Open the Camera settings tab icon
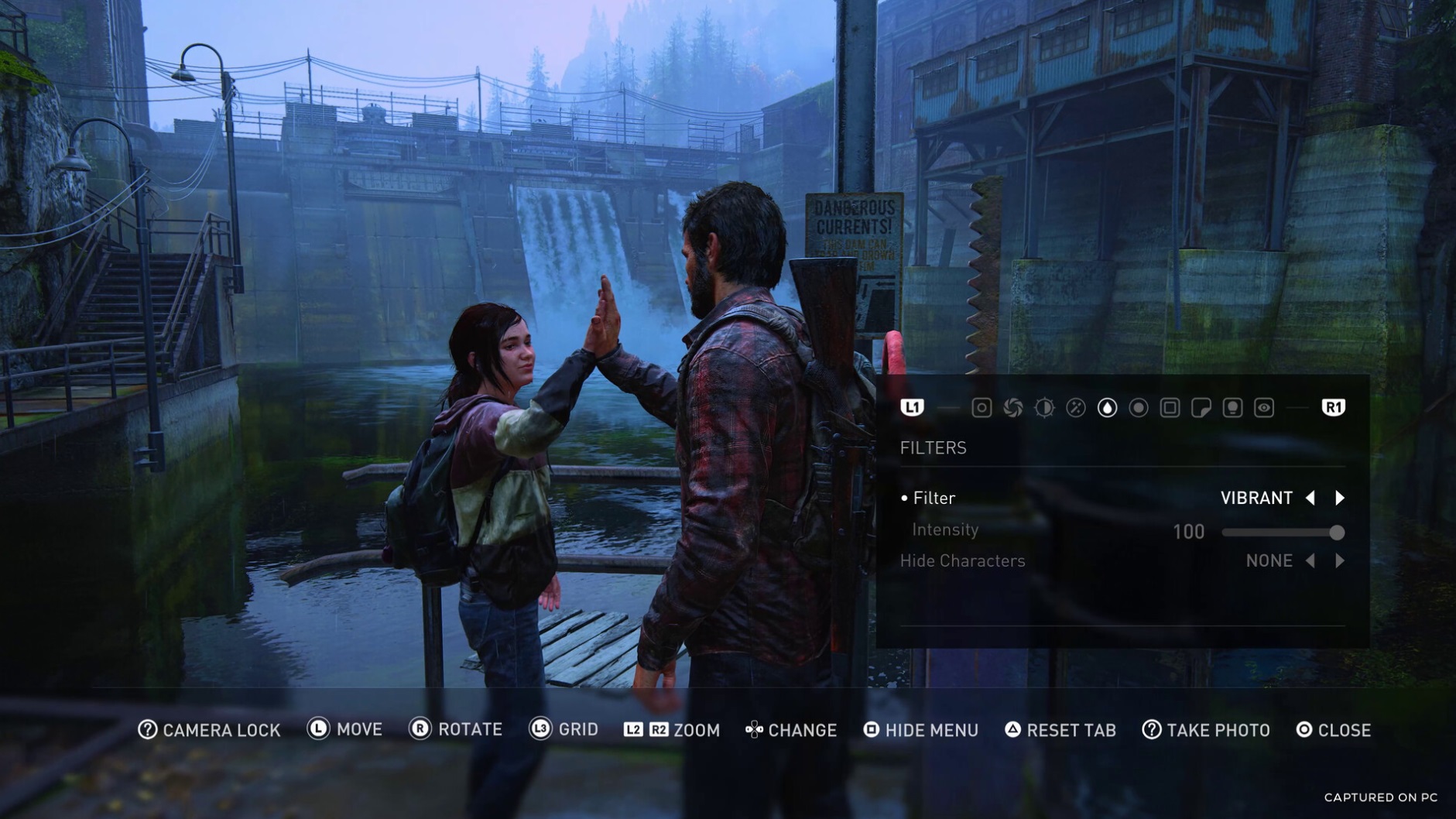Screen dimensions: 1456x819 982,408
